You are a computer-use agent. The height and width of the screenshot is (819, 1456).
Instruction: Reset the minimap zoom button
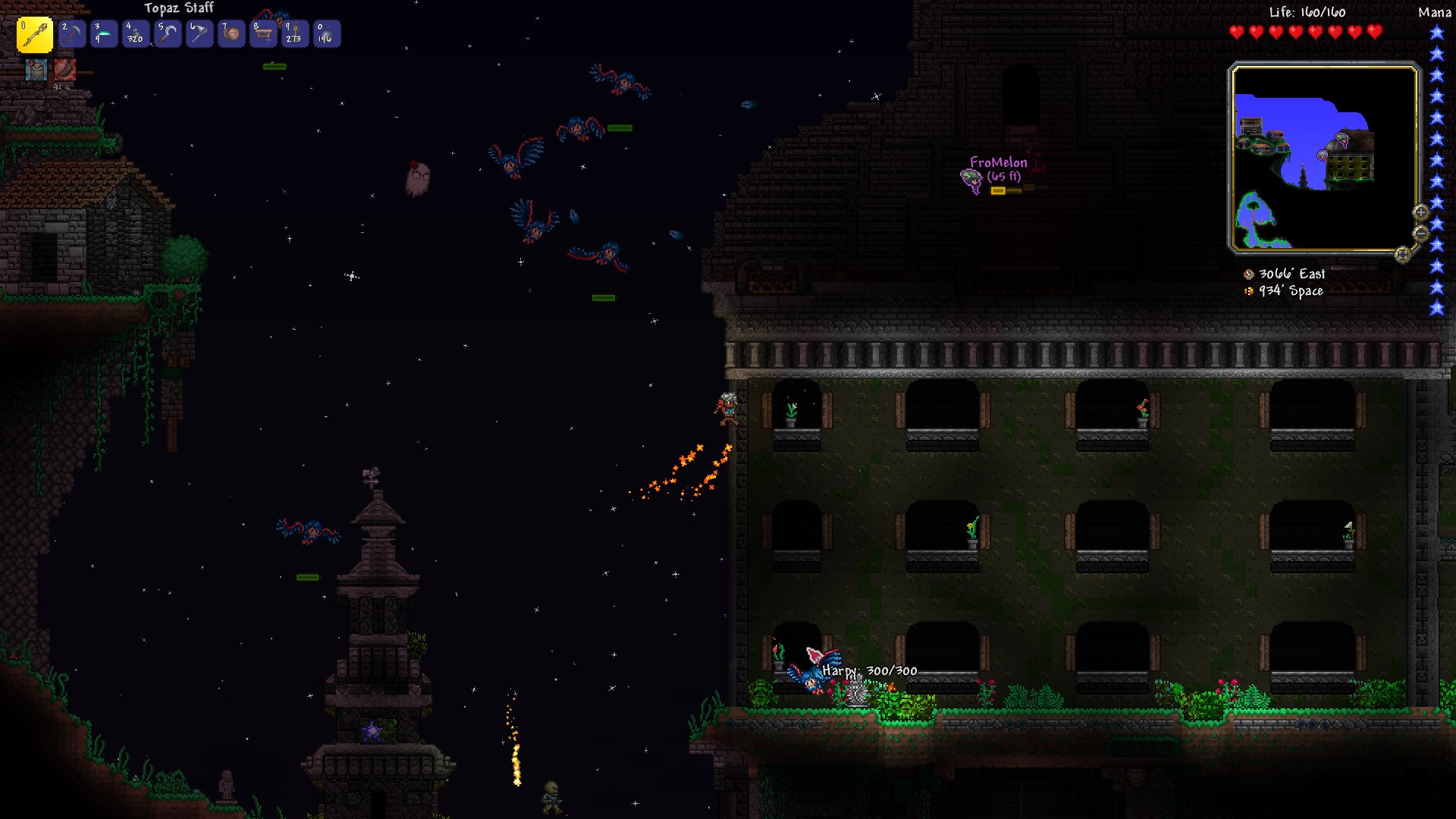1402,255
